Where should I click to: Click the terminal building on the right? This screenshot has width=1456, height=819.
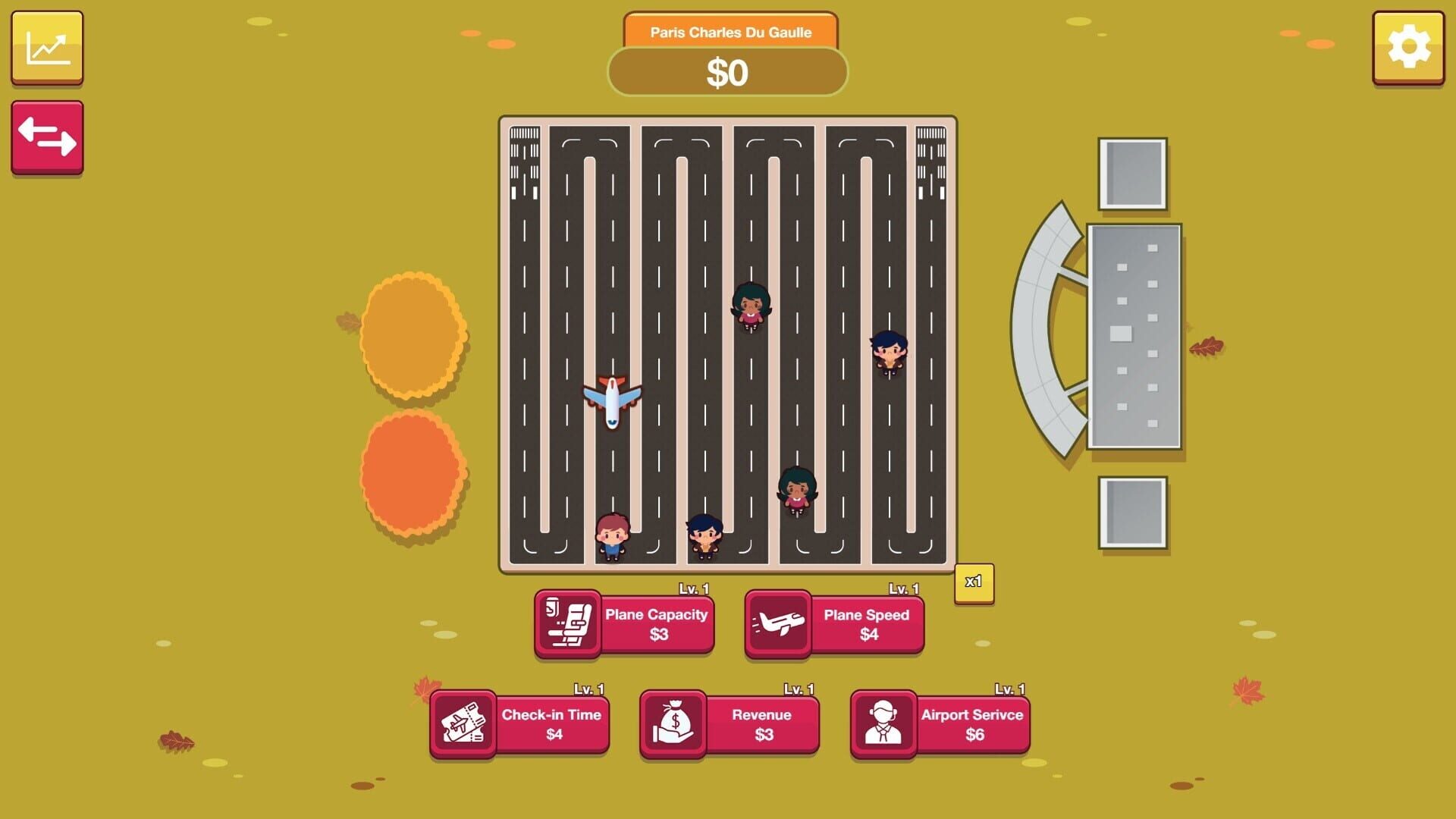1135,334
